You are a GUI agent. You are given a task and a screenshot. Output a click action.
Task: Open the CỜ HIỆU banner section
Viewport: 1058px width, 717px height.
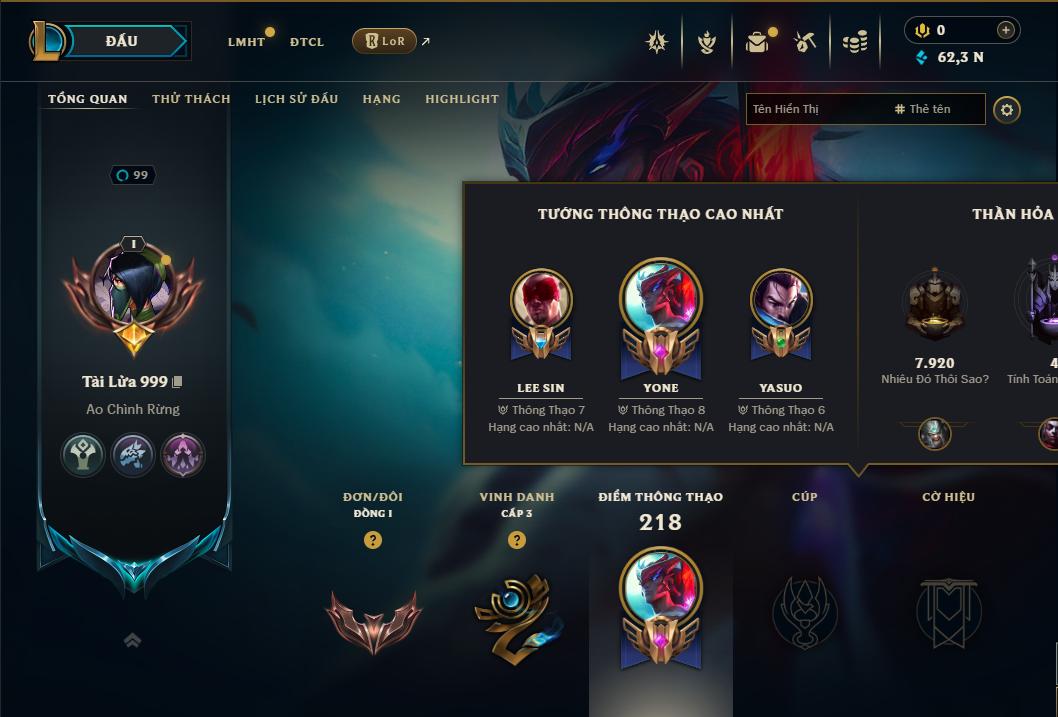pyautogui.click(x=948, y=608)
